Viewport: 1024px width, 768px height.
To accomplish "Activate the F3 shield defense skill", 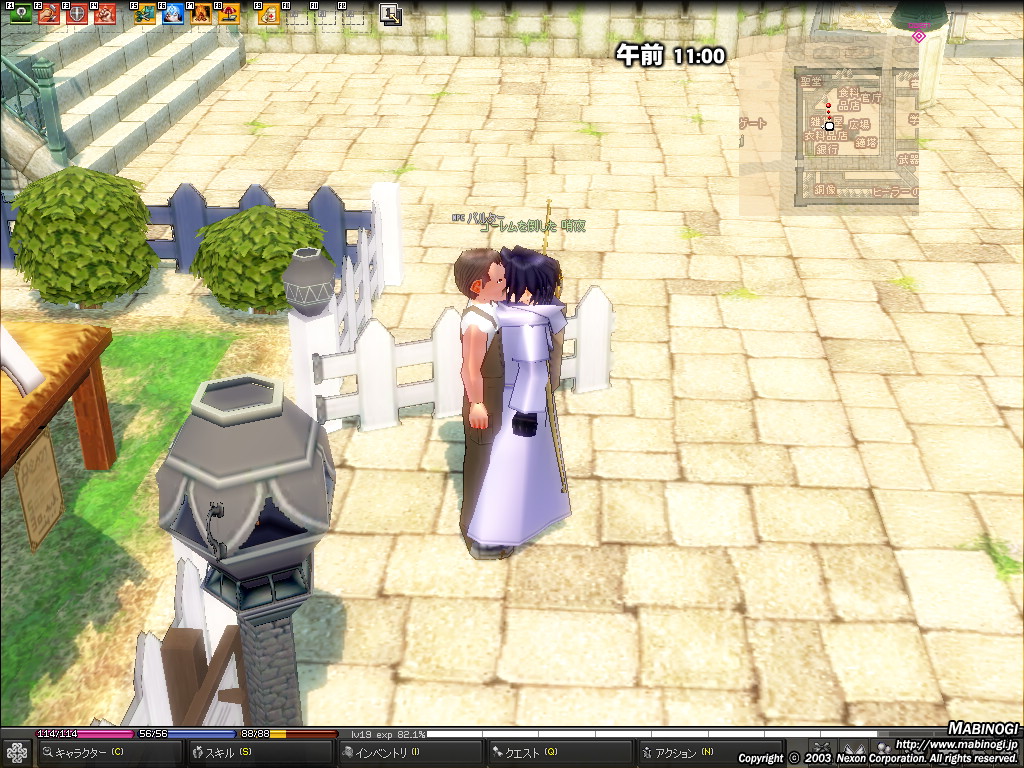I will [76, 14].
